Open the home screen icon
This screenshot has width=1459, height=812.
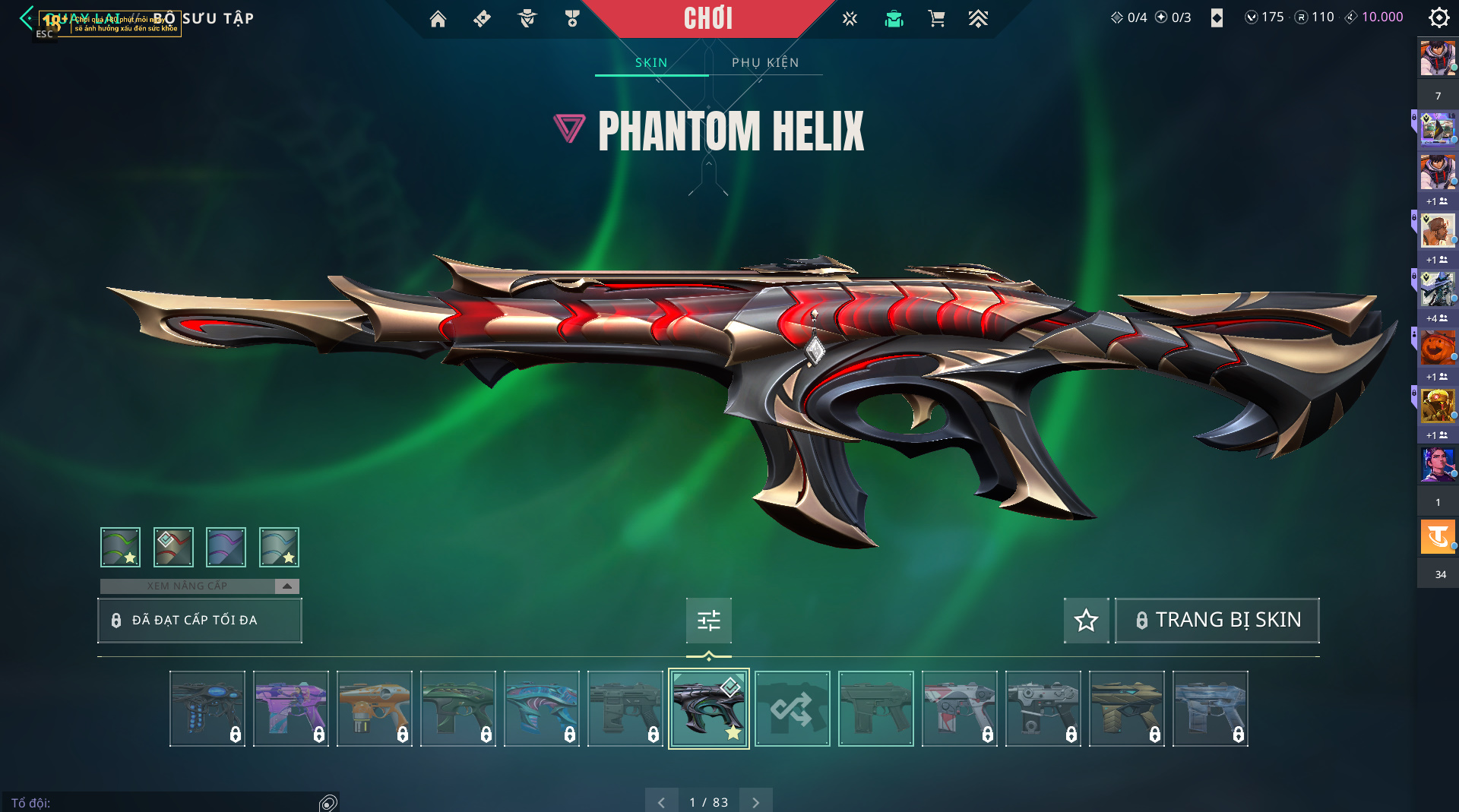pos(438,19)
